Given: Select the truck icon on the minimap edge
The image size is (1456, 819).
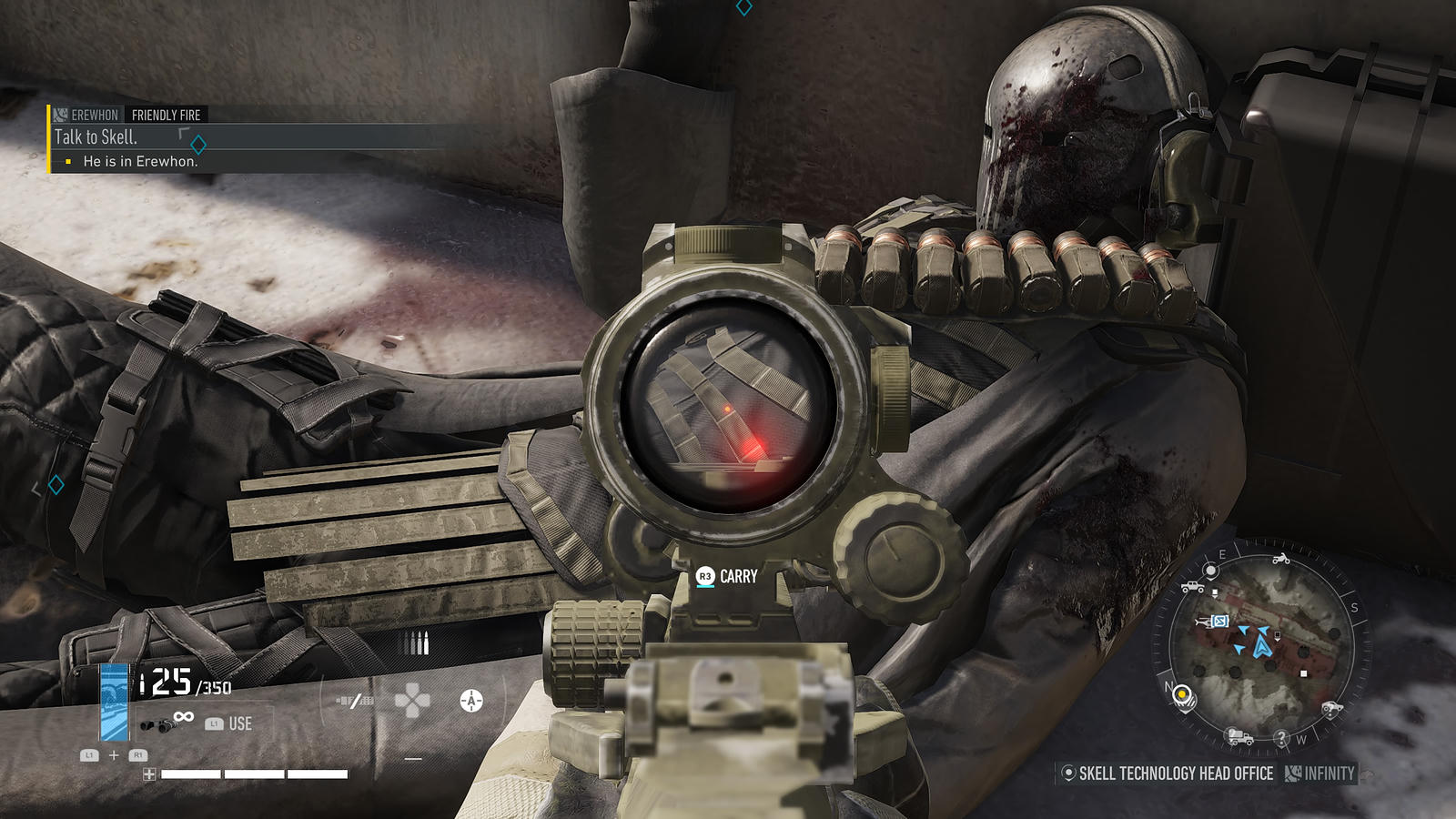Looking at the screenshot, I should [1239, 736].
